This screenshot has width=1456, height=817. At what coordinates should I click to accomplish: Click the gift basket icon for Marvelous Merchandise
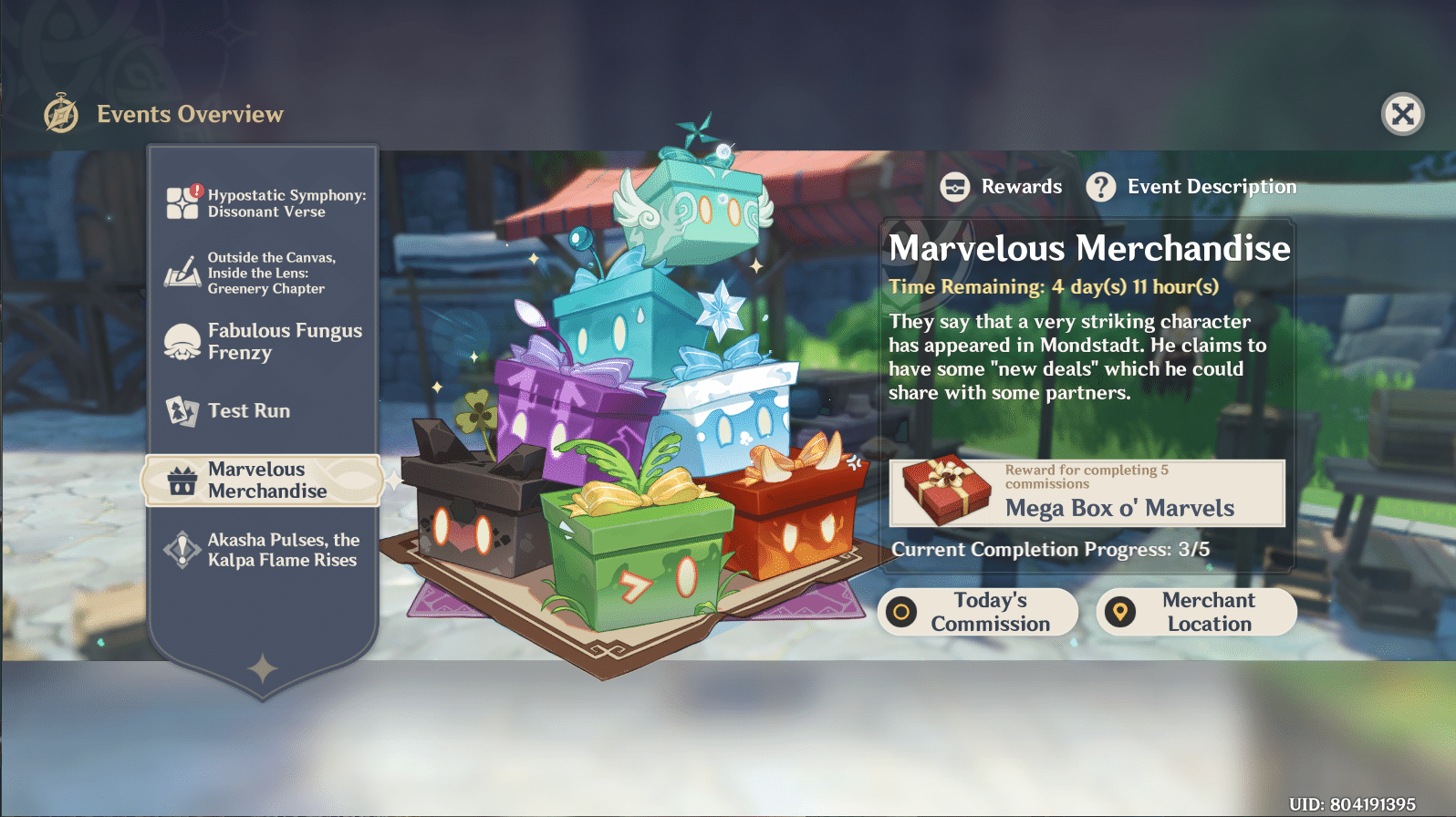[x=181, y=480]
